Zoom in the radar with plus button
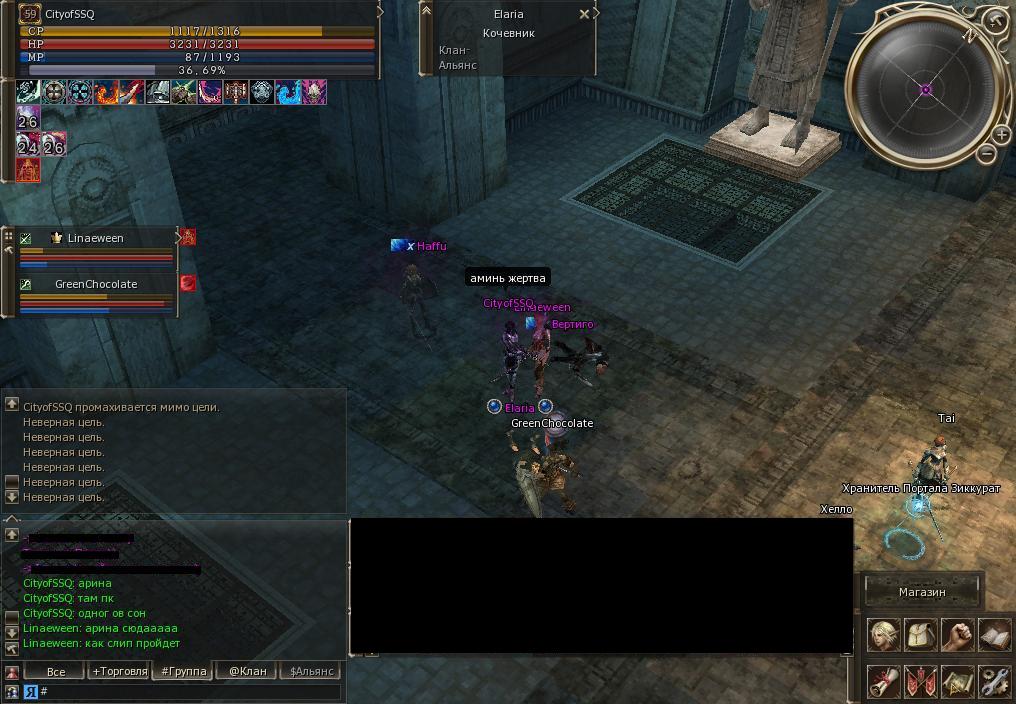Viewport: 1016px width, 704px height. pyautogui.click(x=1002, y=135)
